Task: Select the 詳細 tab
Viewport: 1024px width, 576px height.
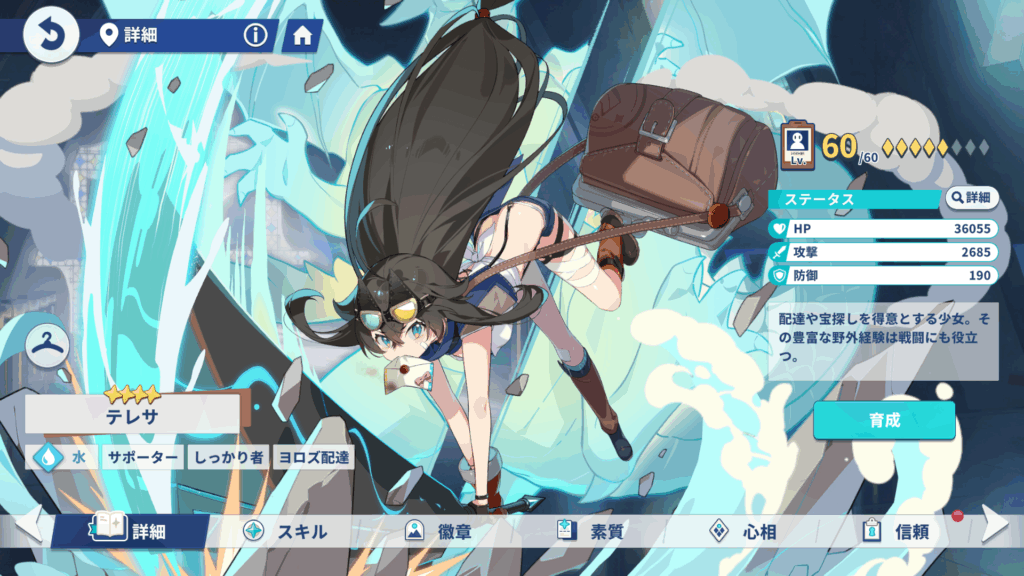Action: tap(132, 531)
